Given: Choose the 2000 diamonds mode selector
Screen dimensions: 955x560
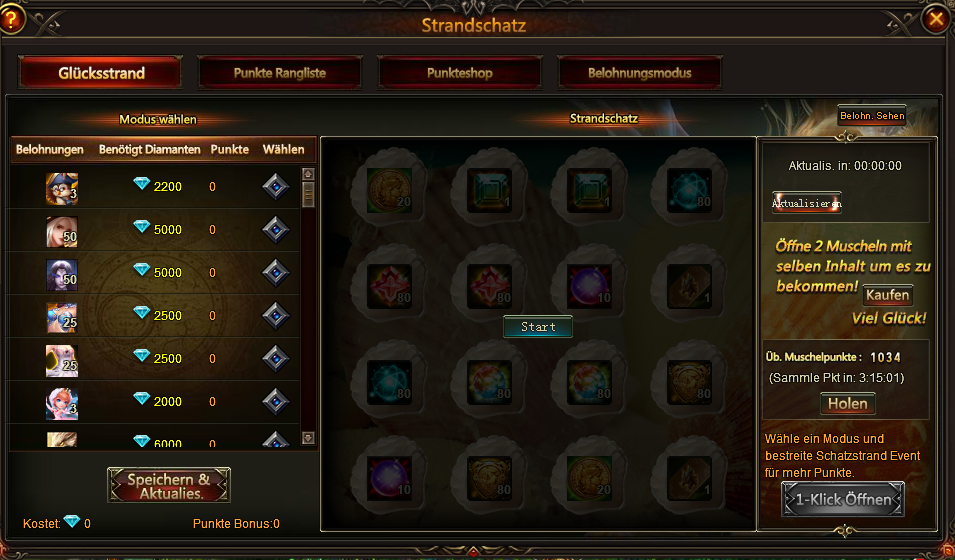Looking at the screenshot, I should click(x=275, y=401).
